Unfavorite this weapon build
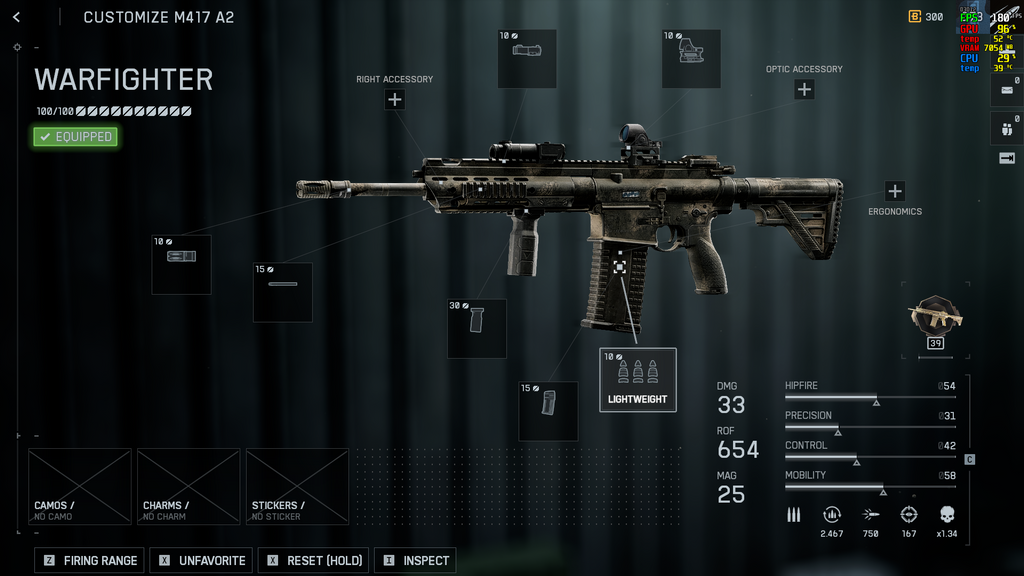Viewport: 1024px width, 576px height. [201, 560]
